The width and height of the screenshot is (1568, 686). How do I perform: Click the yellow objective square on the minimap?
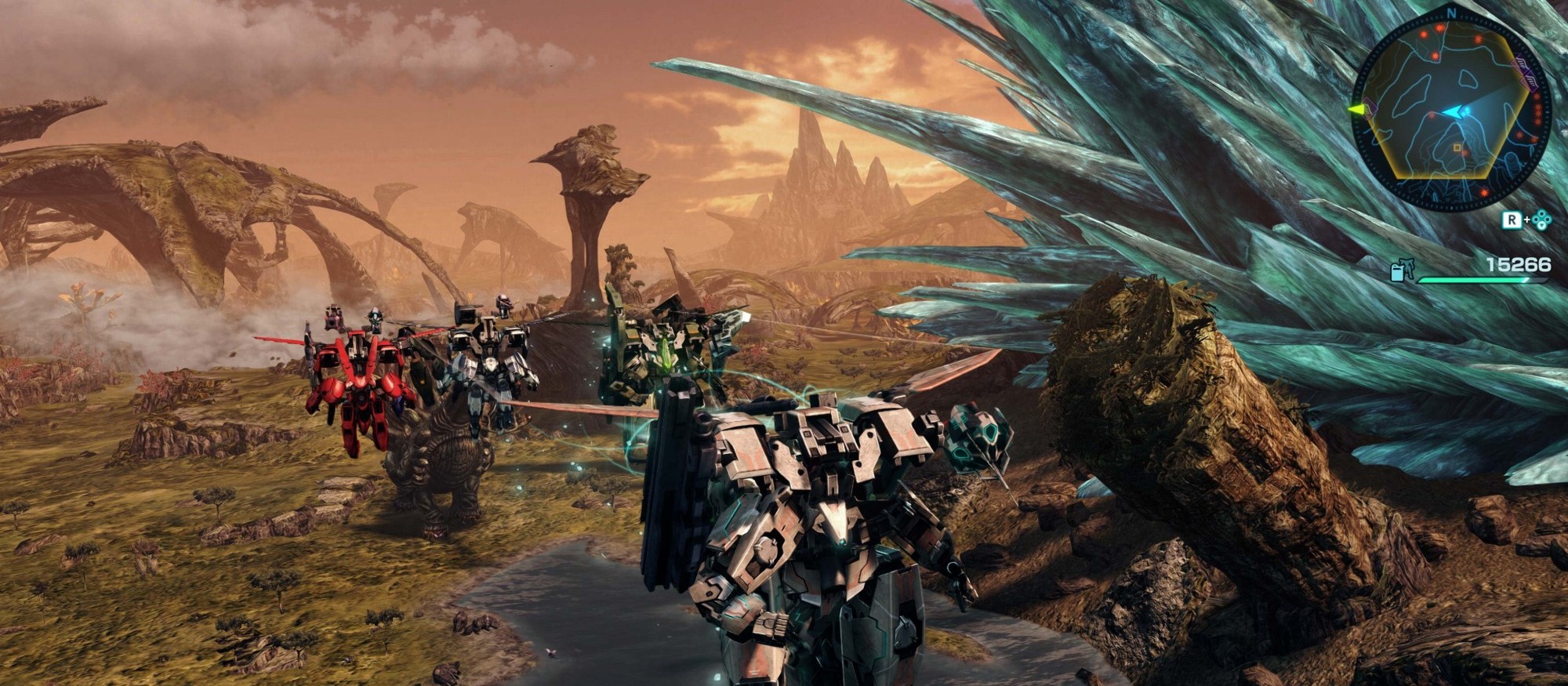(1457, 147)
